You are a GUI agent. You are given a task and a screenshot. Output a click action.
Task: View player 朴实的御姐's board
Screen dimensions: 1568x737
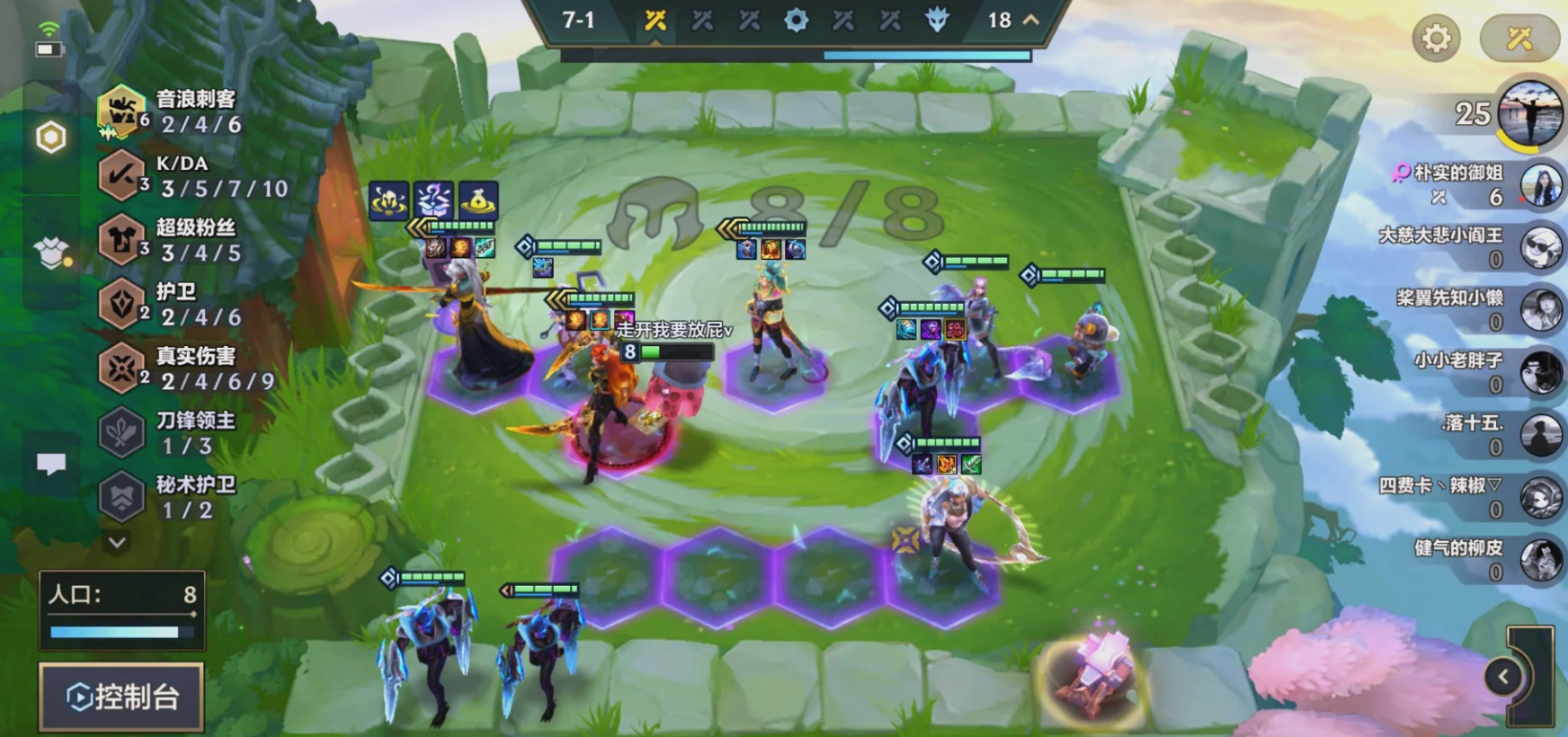1539,186
